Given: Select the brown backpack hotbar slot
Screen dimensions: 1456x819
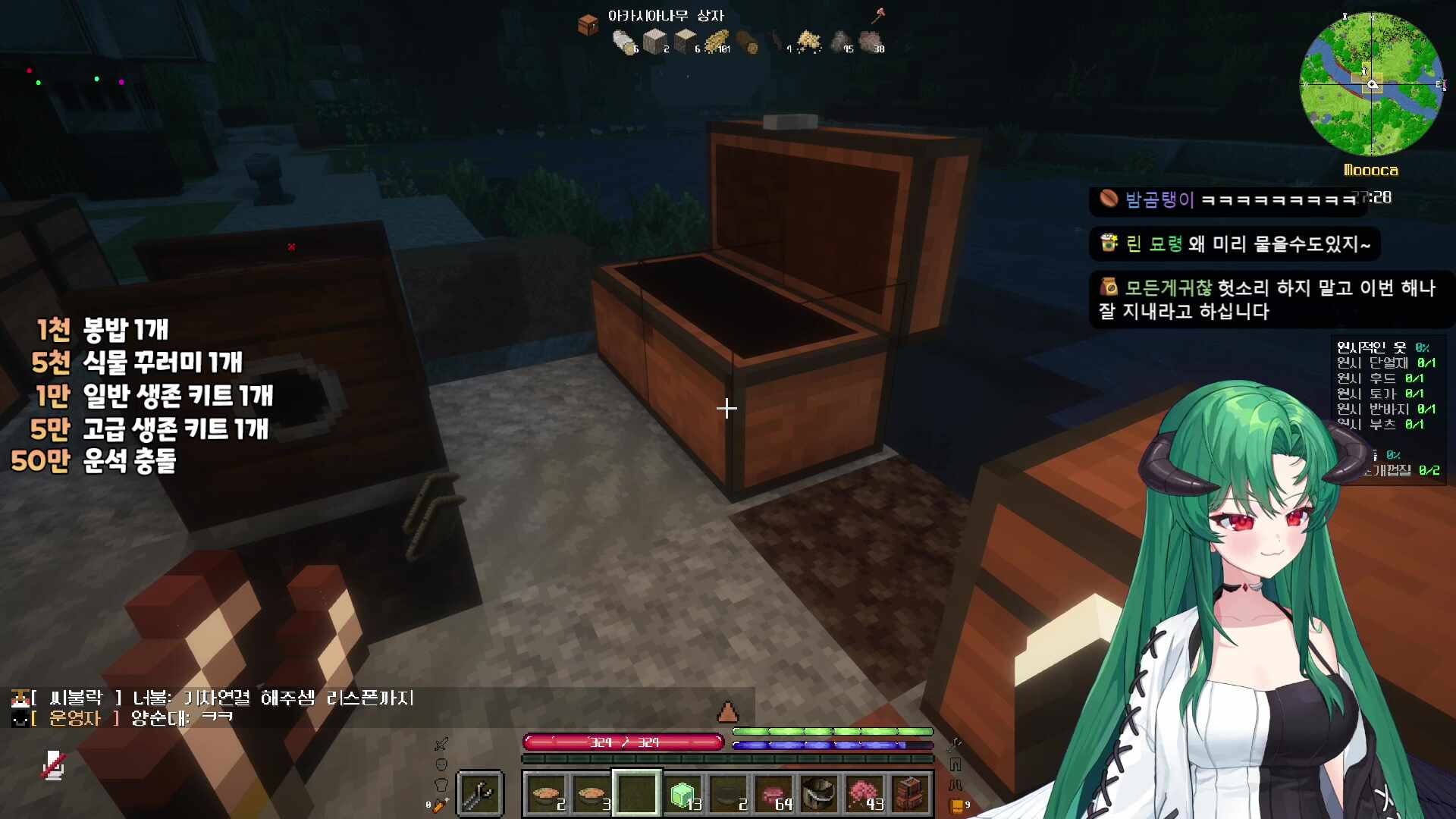Looking at the screenshot, I should [x=910, y=794].
